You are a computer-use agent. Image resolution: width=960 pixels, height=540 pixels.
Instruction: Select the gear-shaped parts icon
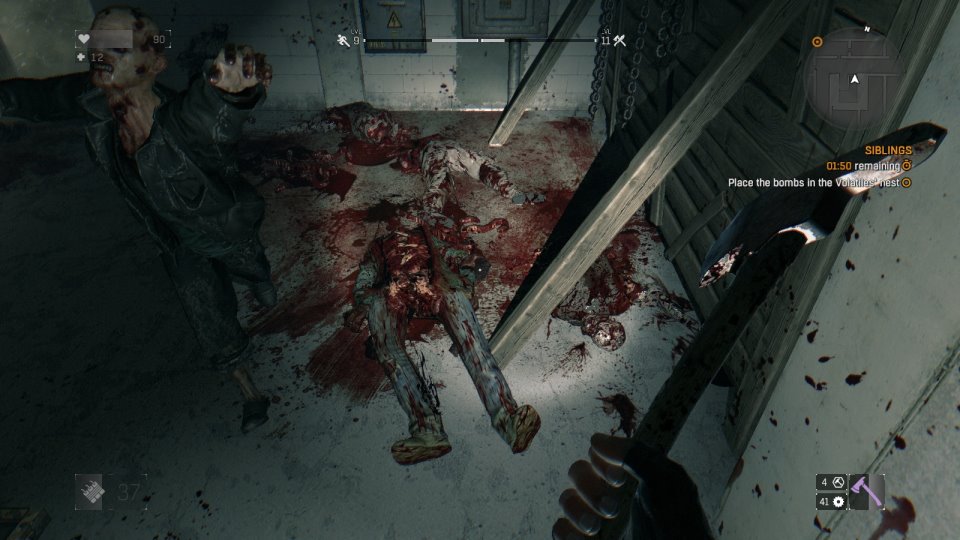(x=837, y=502)
